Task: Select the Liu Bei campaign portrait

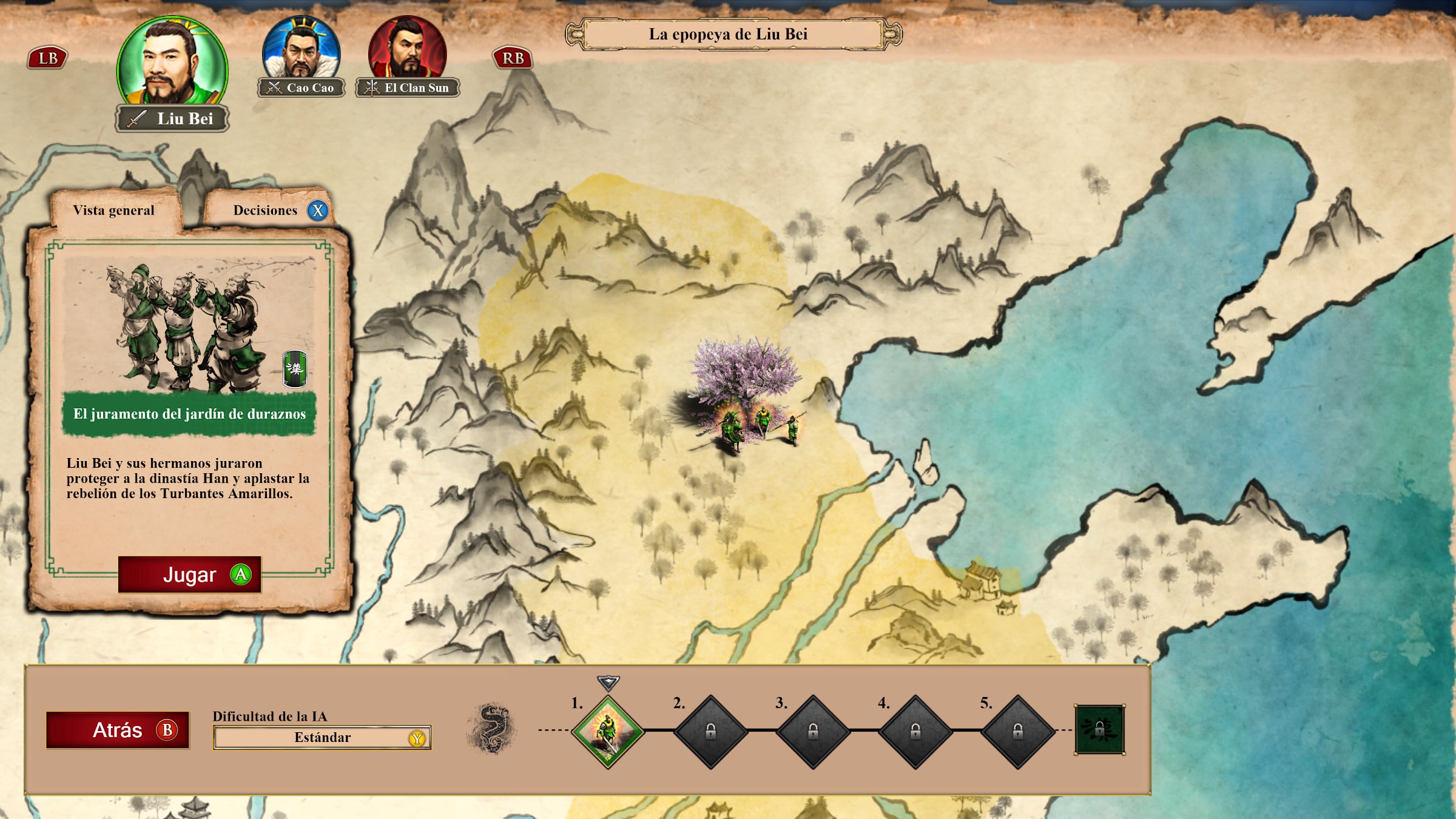Action: 172,64
